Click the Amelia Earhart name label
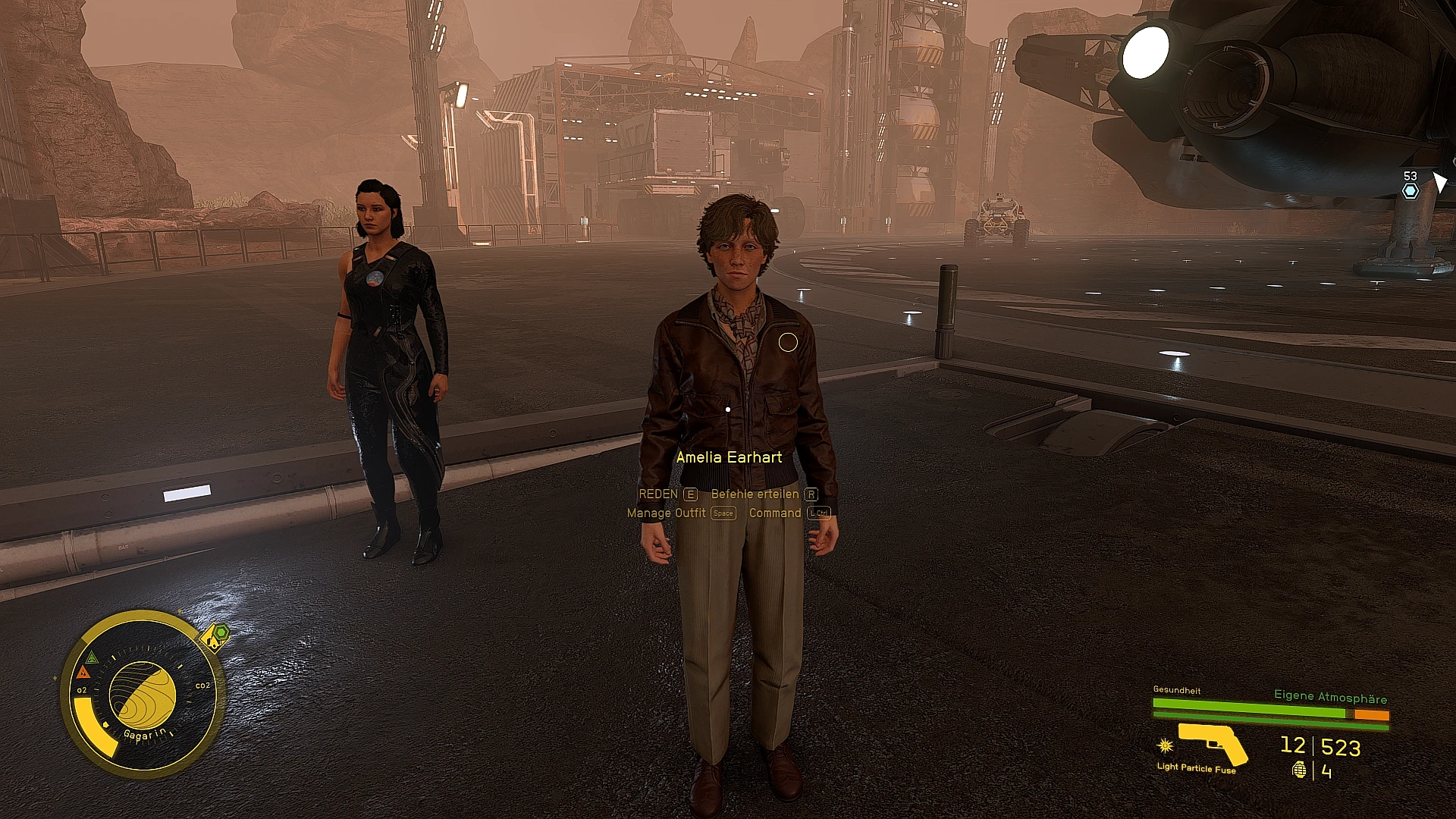Screen dimensions: 1456x819 point(730,457)
